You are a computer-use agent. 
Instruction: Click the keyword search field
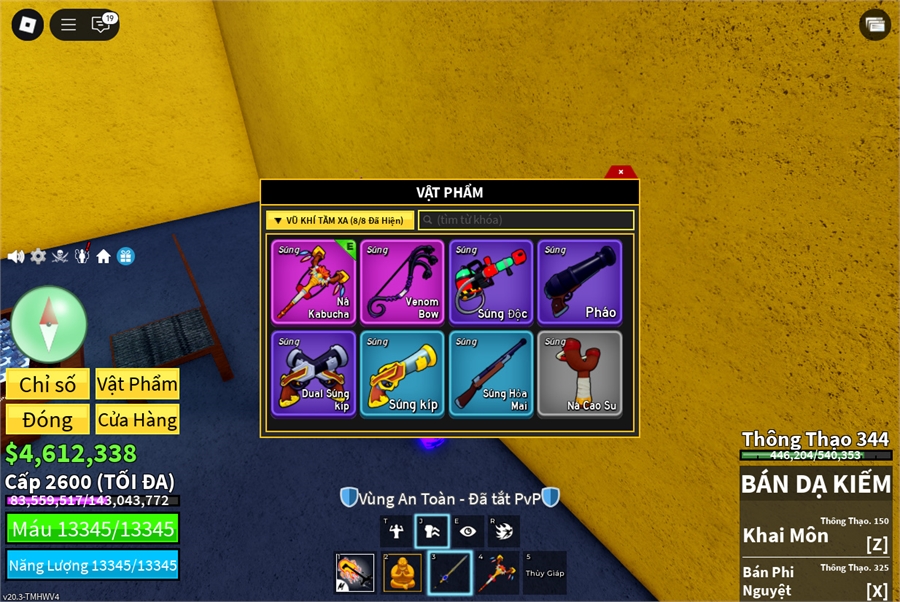(526, 220)
